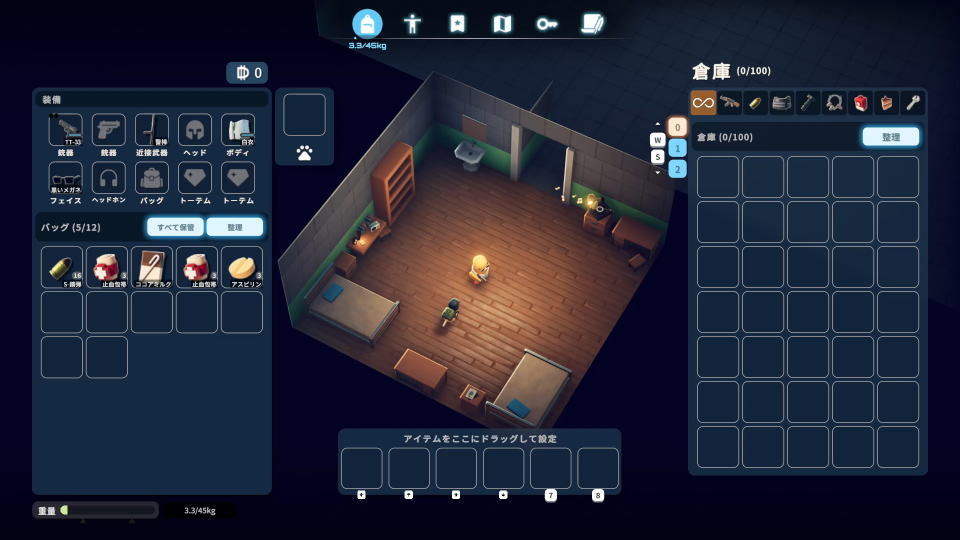Select the aspirin item in the bag

pos(242,267)
